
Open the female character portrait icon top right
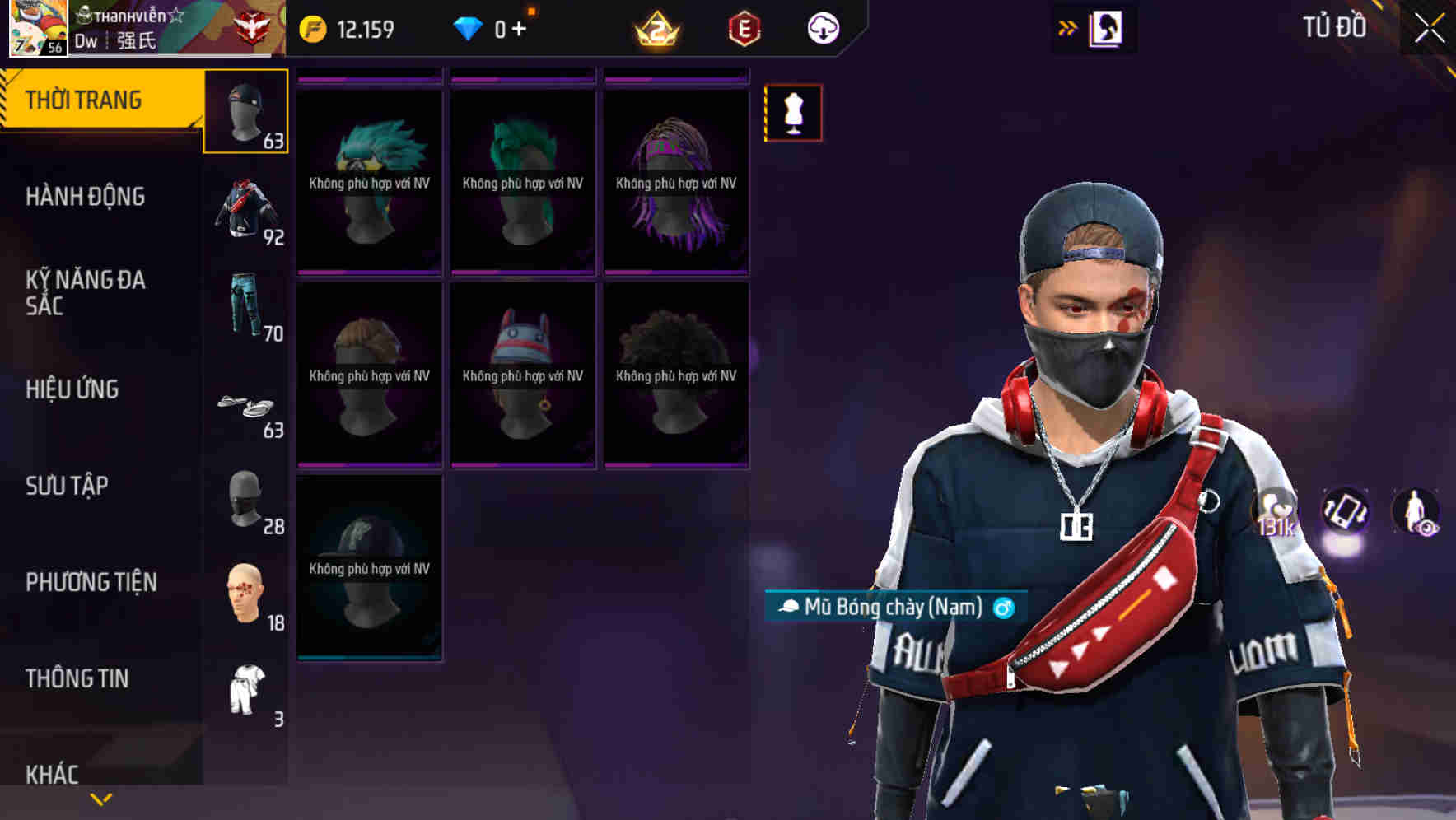1107,27
